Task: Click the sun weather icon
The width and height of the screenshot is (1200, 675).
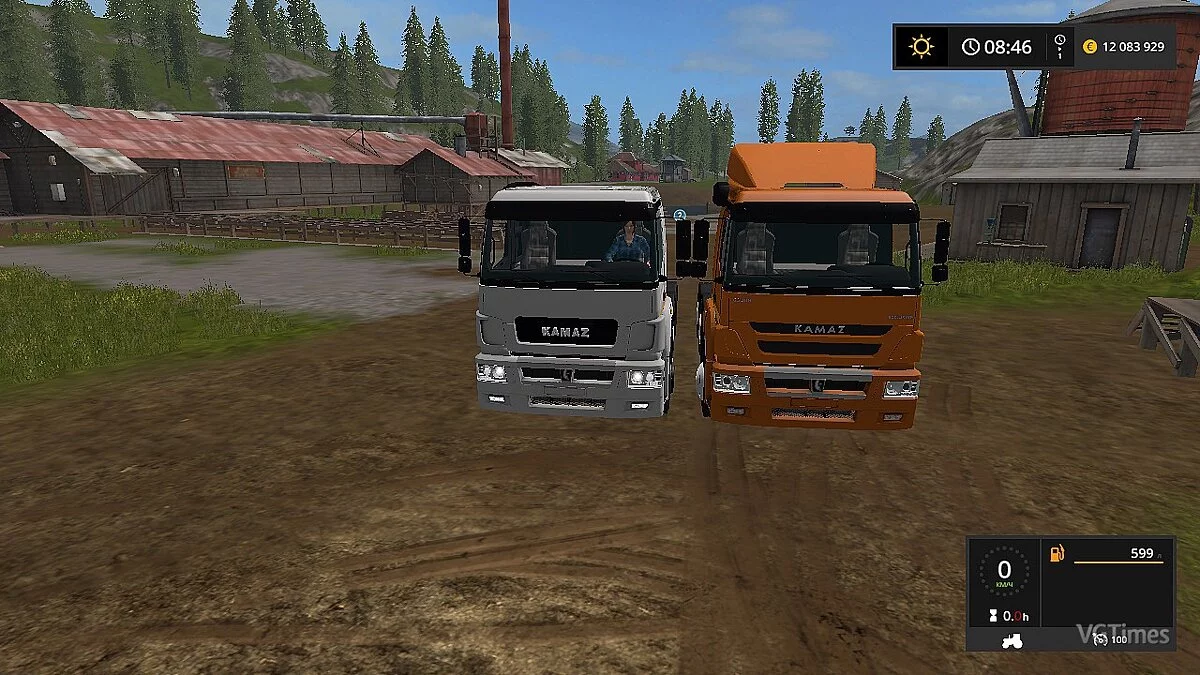Action: click(x=920, y=46)
